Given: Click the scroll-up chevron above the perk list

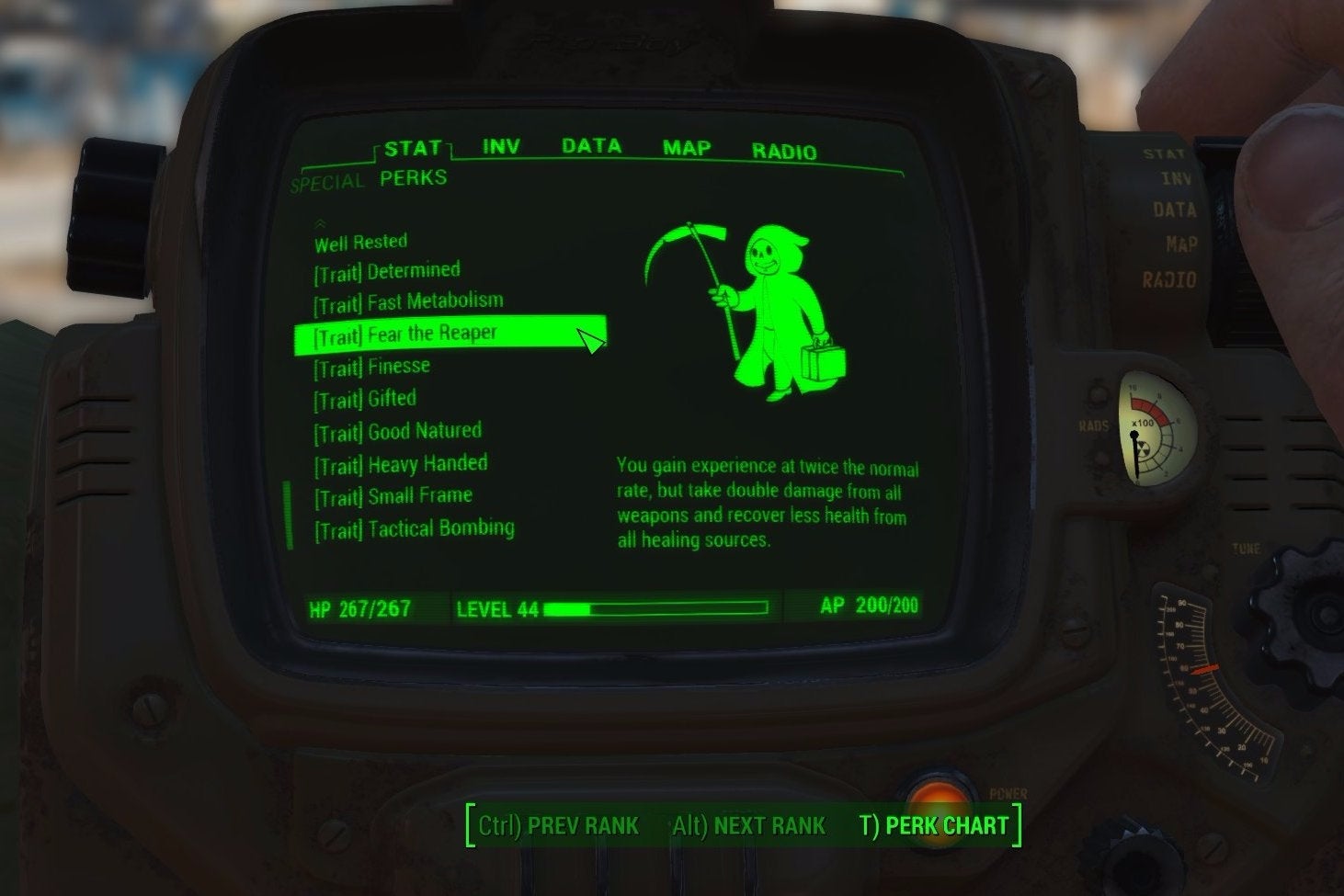Looking at the screenshot, I should [321, 221].
